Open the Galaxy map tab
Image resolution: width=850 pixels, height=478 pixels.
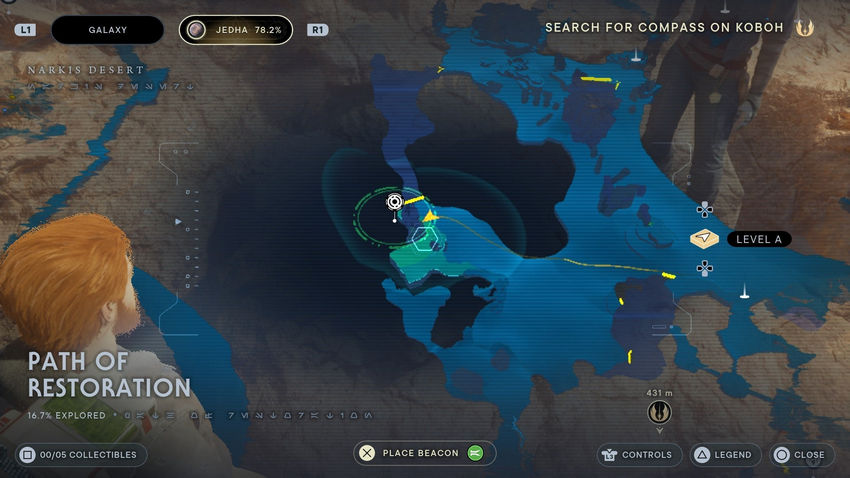[107, 30]
